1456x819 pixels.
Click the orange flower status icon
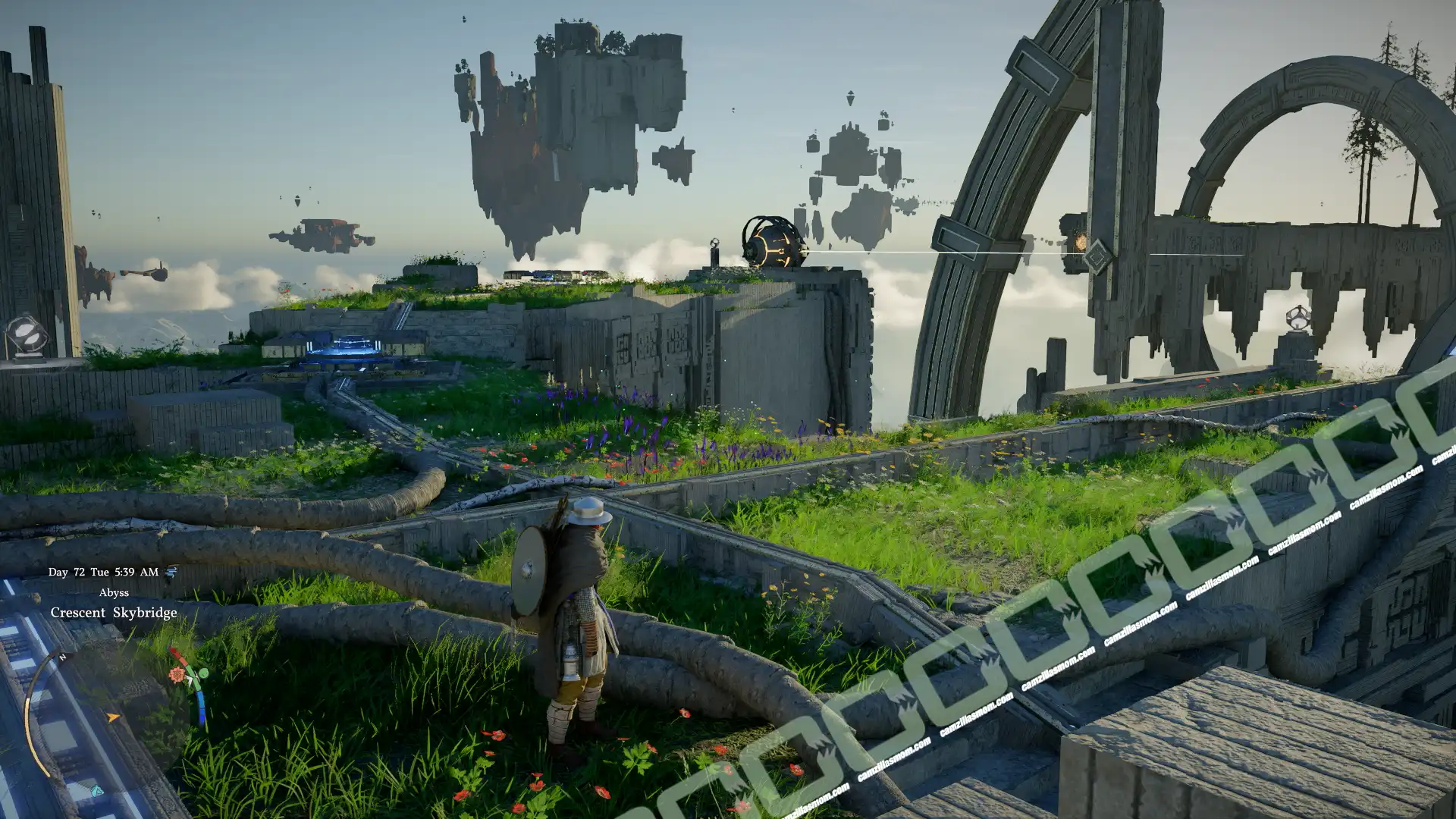click(x=177, y=673)
